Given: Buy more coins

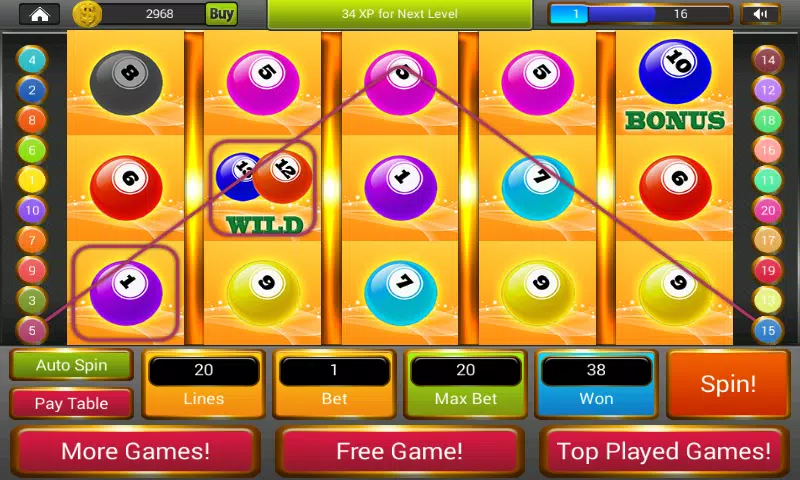Looking at the screenshot, I should (x=221, y=14).
